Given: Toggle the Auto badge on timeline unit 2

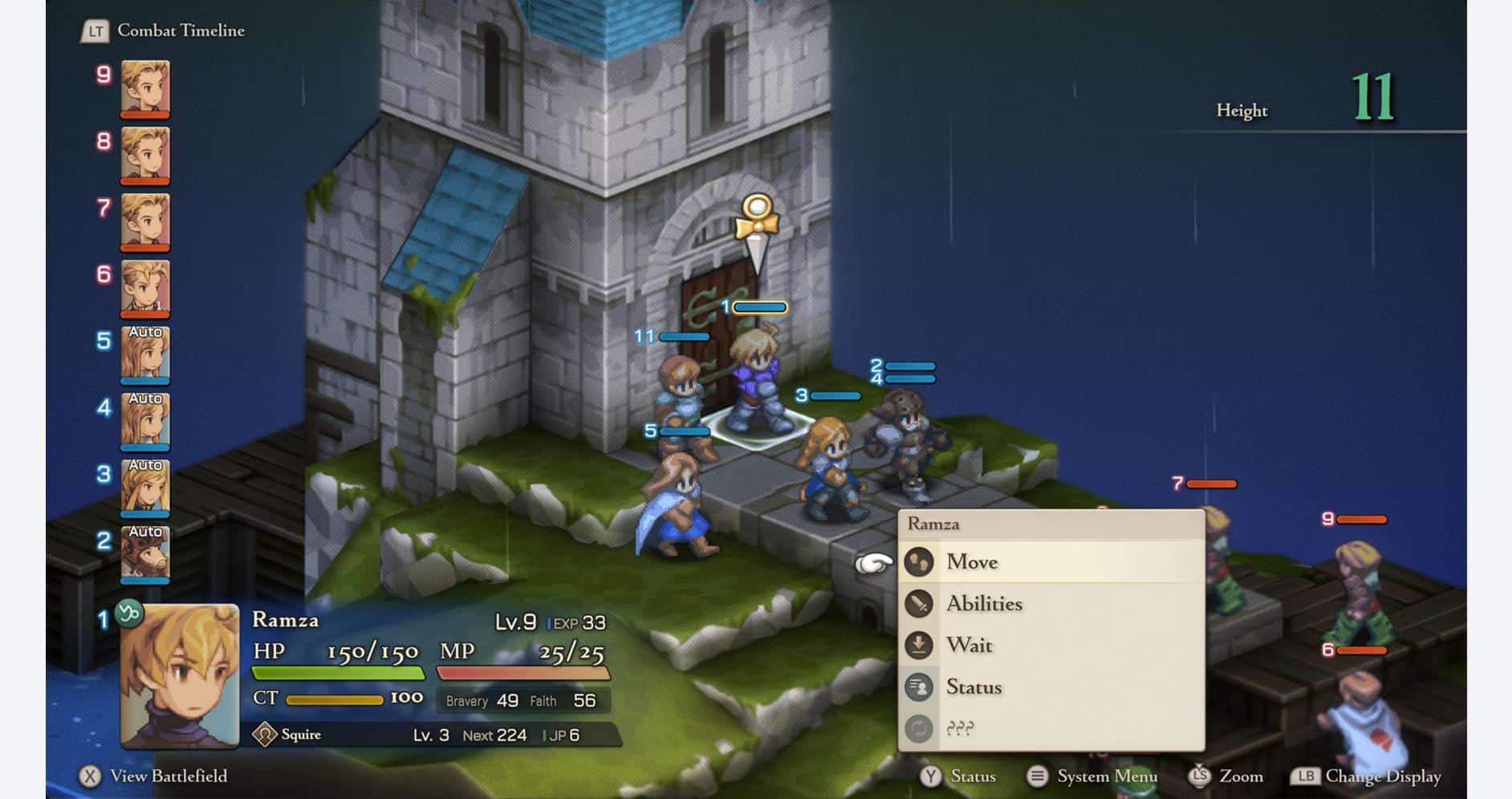Looking at the screenshot, I should coord(145,533).
